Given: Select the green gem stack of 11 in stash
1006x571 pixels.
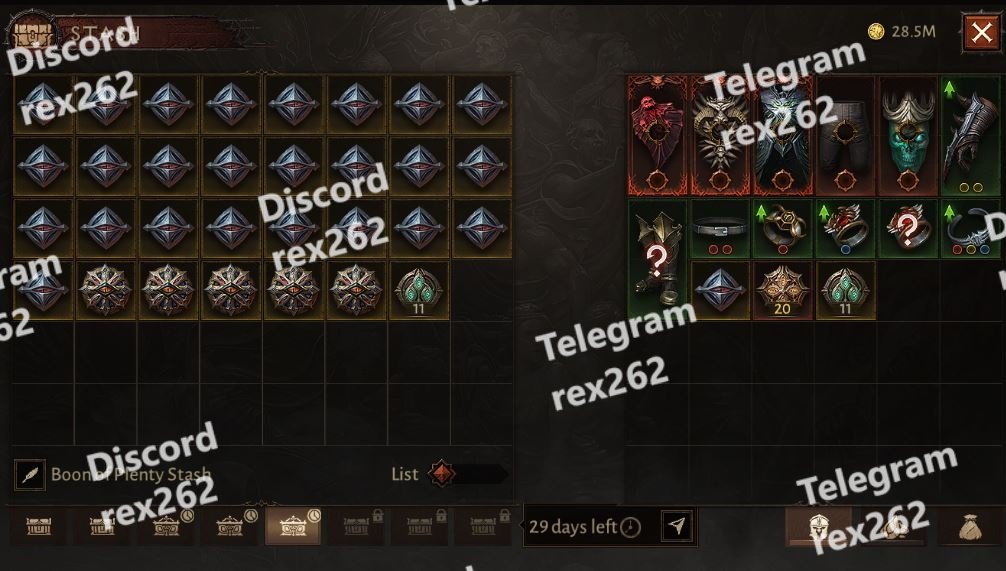Looking at the screenshot, I should [419, 290].
